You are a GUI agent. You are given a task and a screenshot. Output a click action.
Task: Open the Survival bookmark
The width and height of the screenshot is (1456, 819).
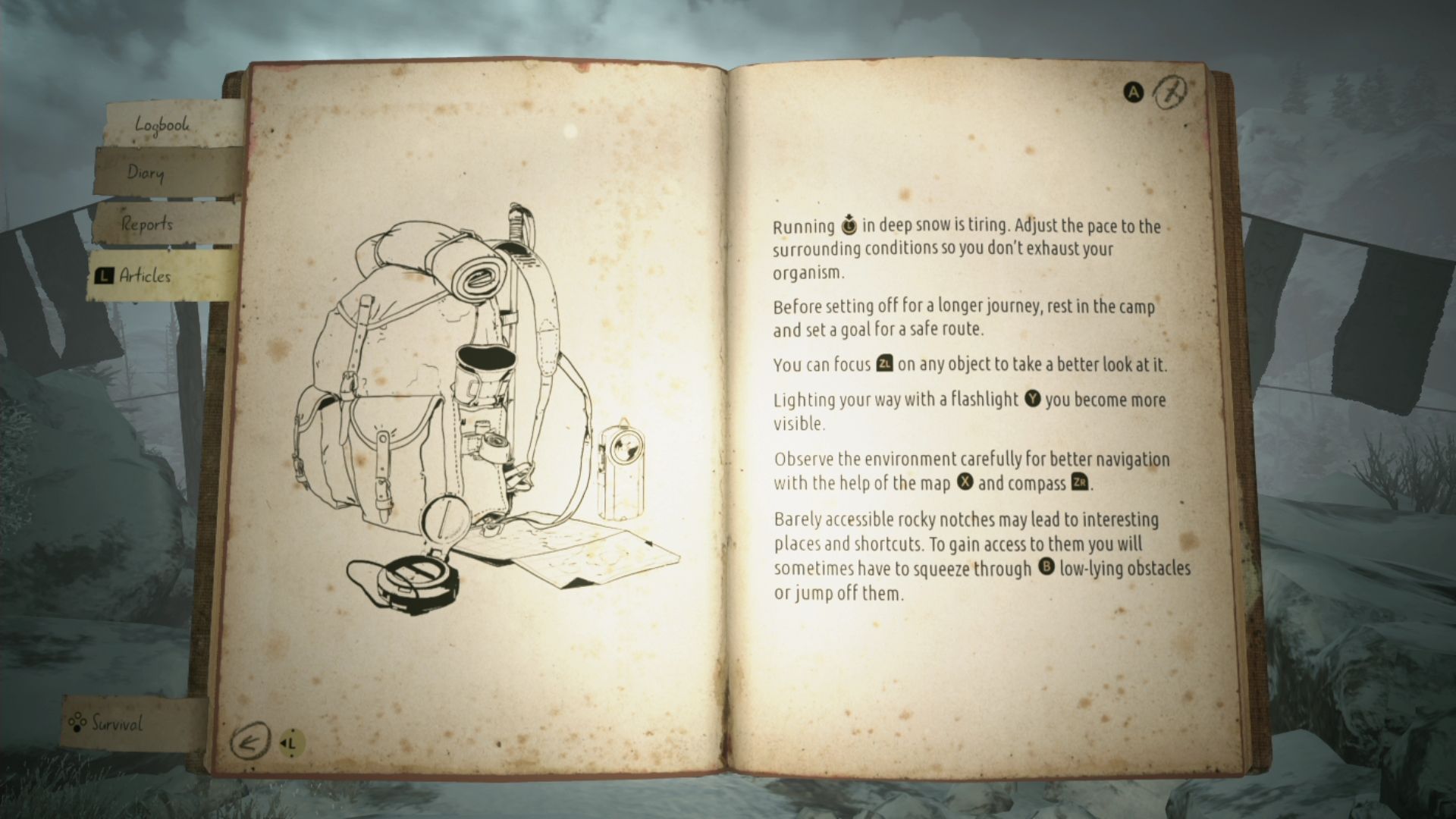coord(117,723)
